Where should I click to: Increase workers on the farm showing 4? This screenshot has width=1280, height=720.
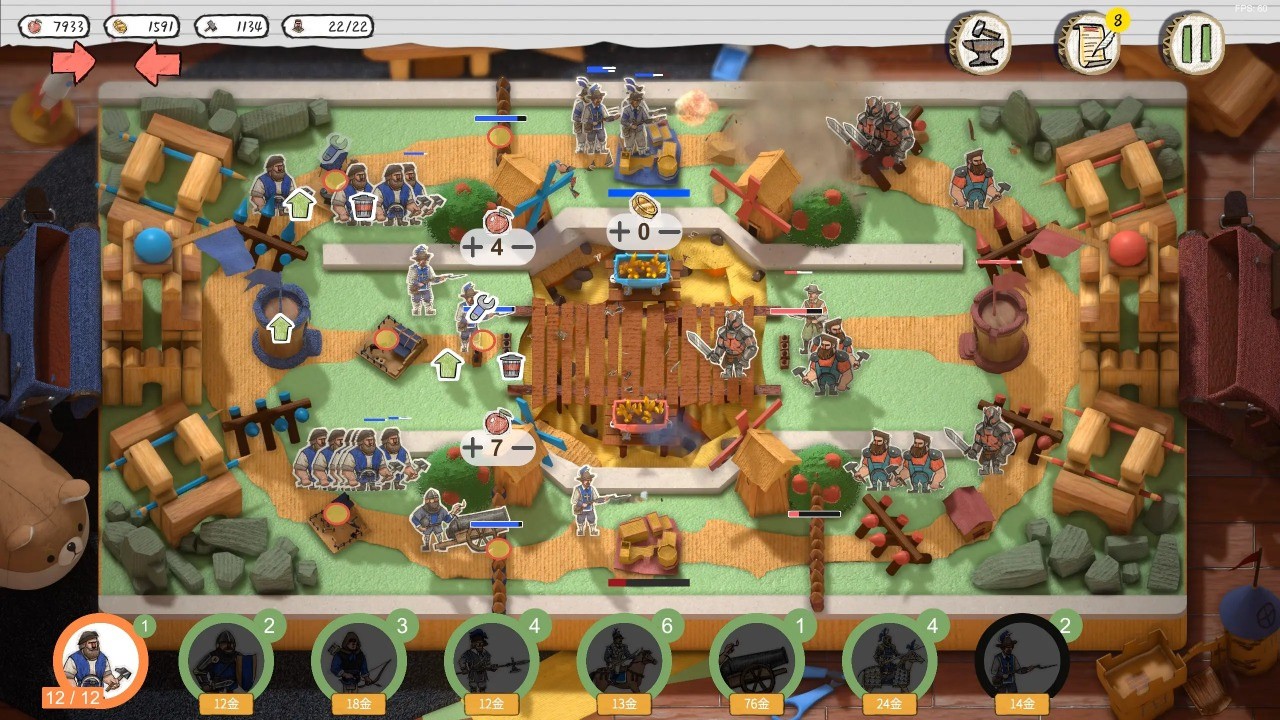(x=472, y=246)
